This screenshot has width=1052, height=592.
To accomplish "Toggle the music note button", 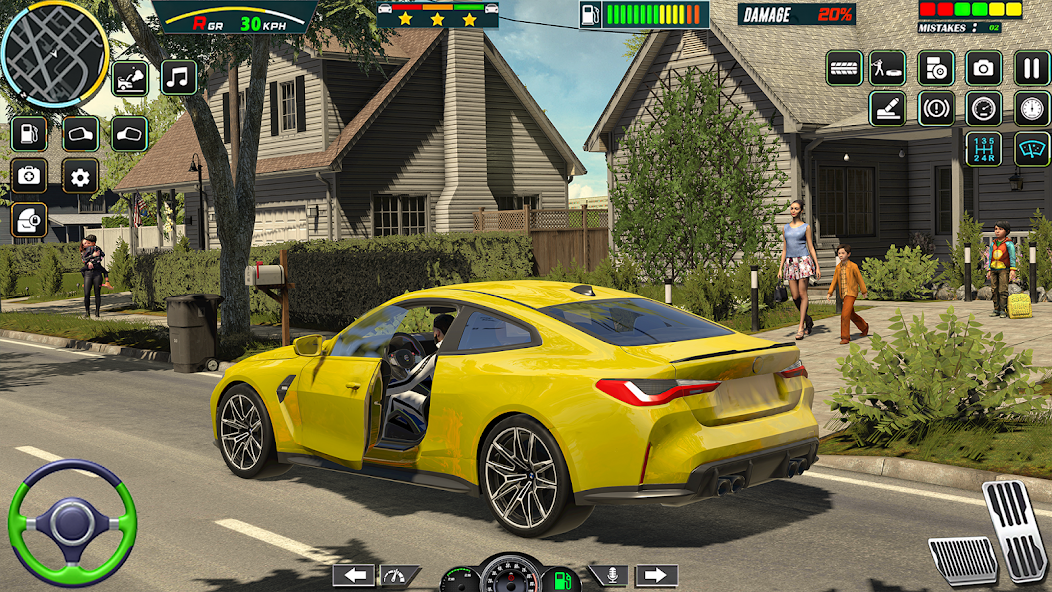I will tap(179, 78).
